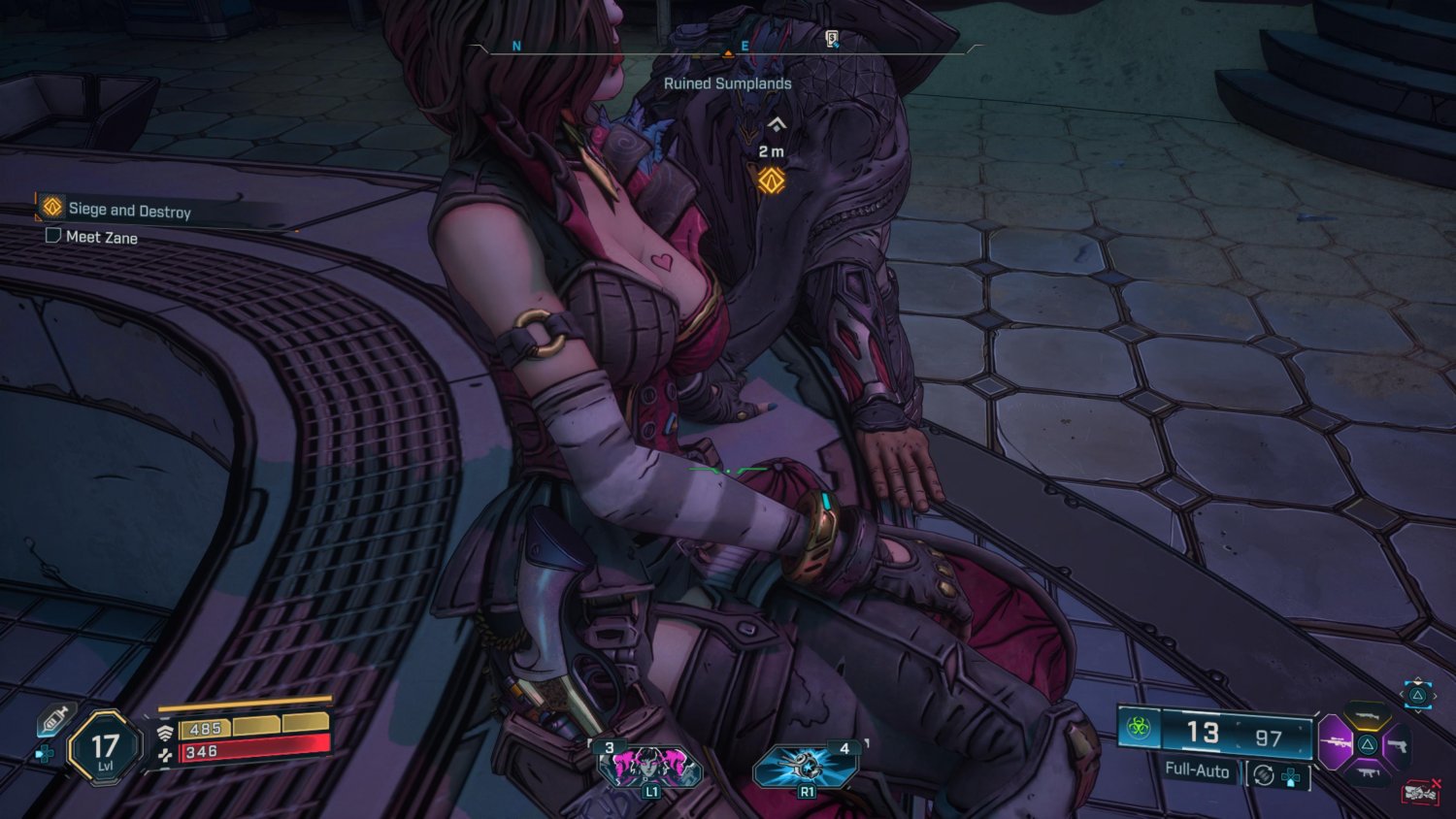The image size is (1456, 819).
Task: Select the SMG slot on the weapon wheel
Action: point(1368,773)
